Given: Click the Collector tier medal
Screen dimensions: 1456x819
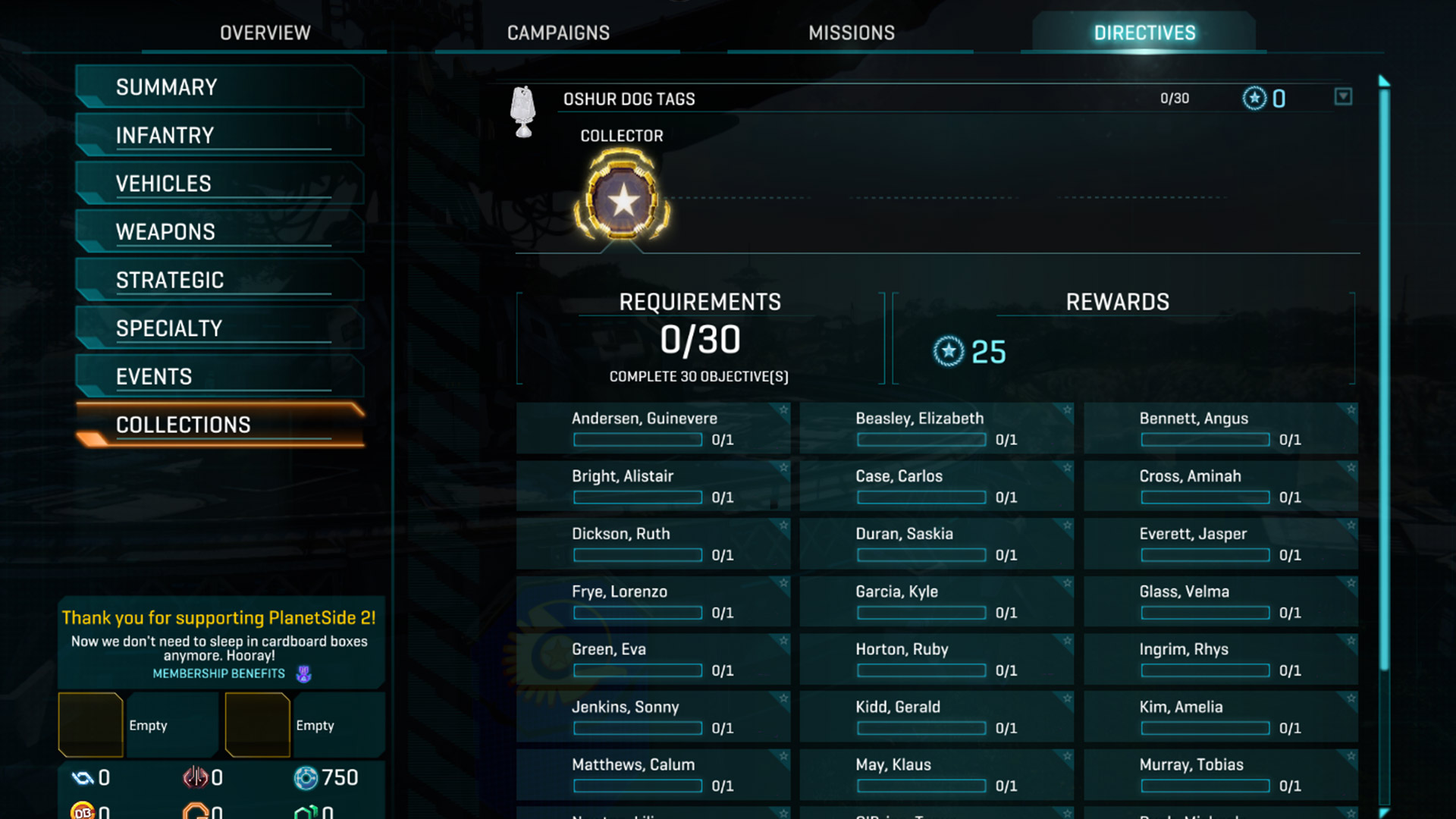Looking at the screenshot, I should (623, 200).
